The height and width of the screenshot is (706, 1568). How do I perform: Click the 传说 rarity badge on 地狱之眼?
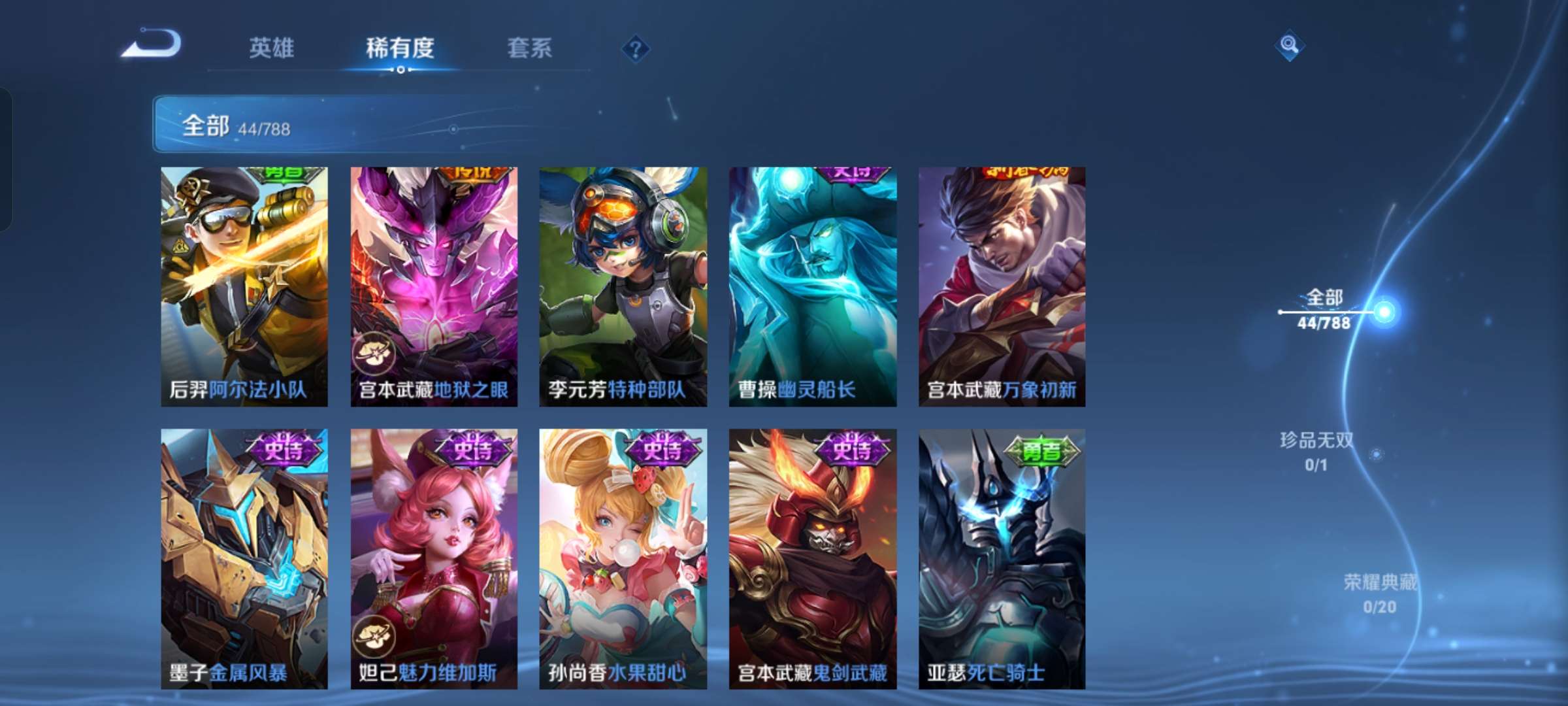click(x=470, y=172)
